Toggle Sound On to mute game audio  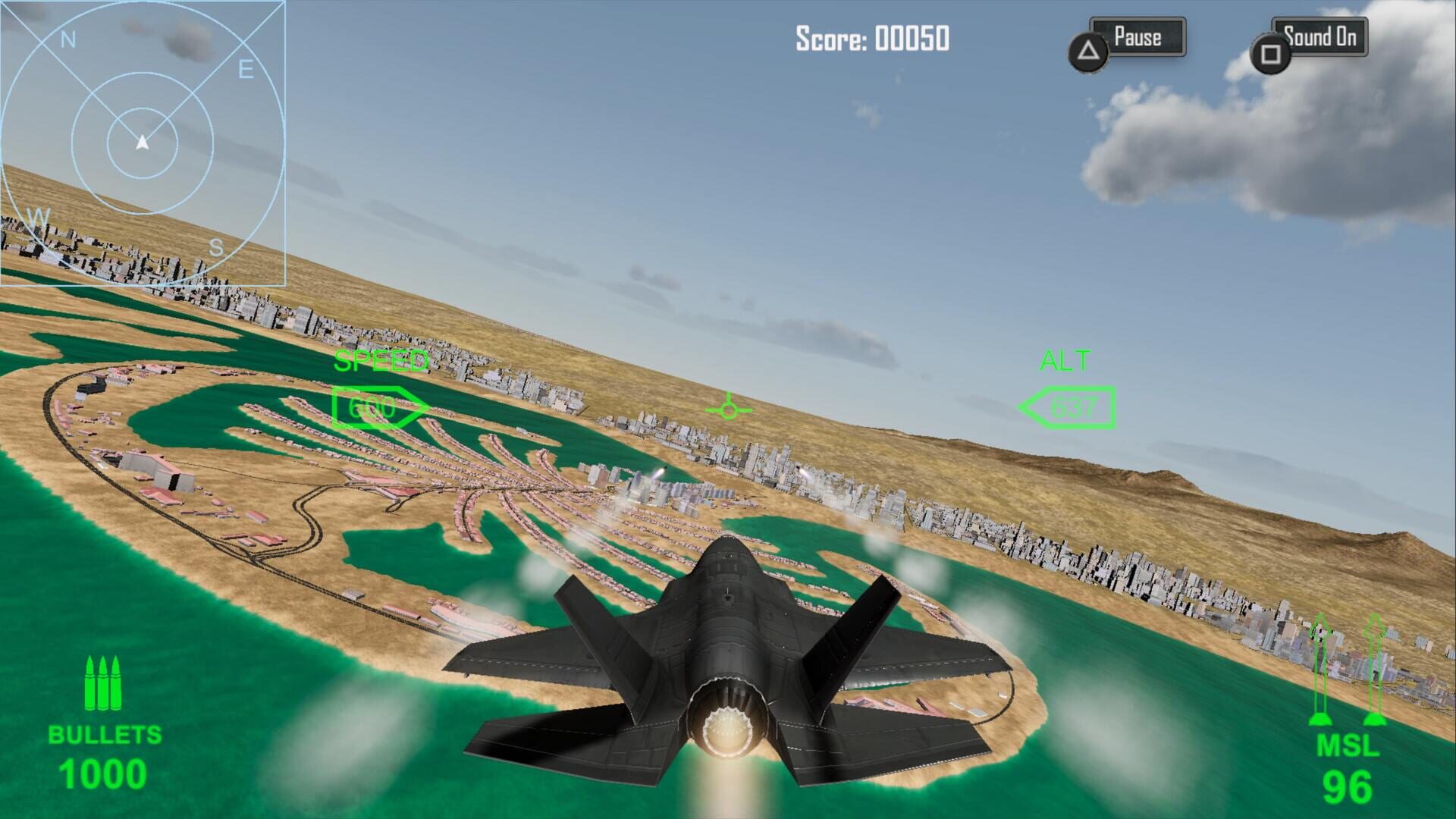(x=1322, y=36)
